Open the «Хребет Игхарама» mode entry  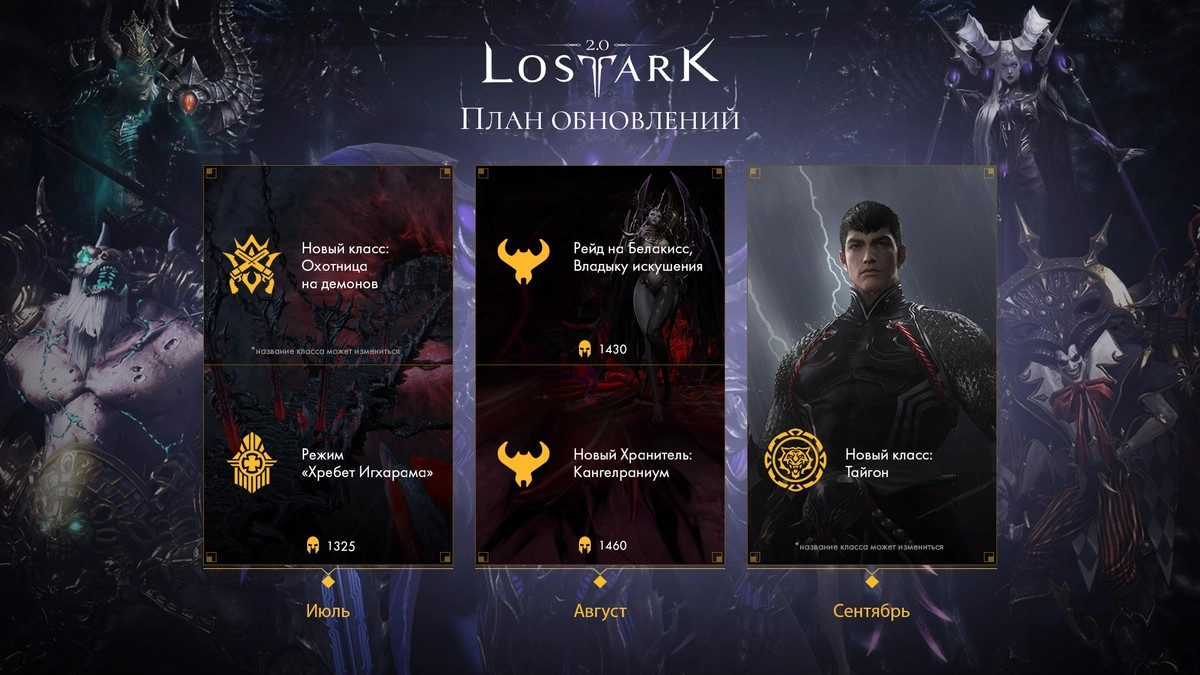pyautogui.click(x=366, y=463)
